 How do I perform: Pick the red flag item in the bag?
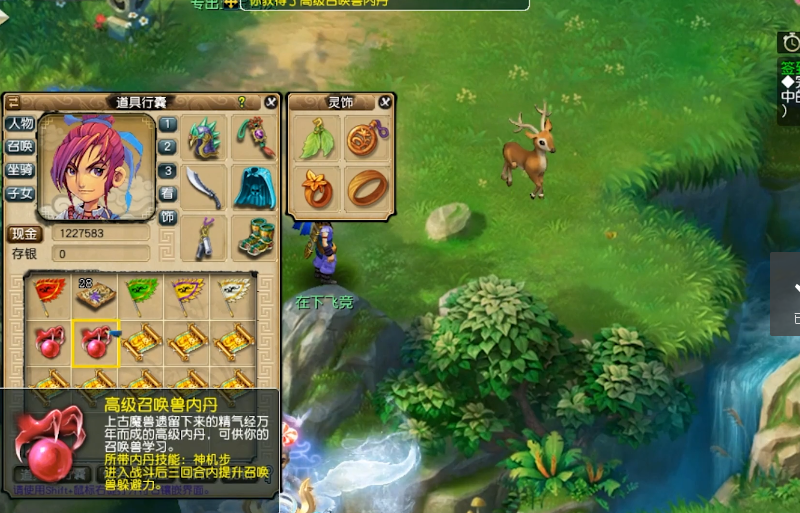(x=49, y=293)
